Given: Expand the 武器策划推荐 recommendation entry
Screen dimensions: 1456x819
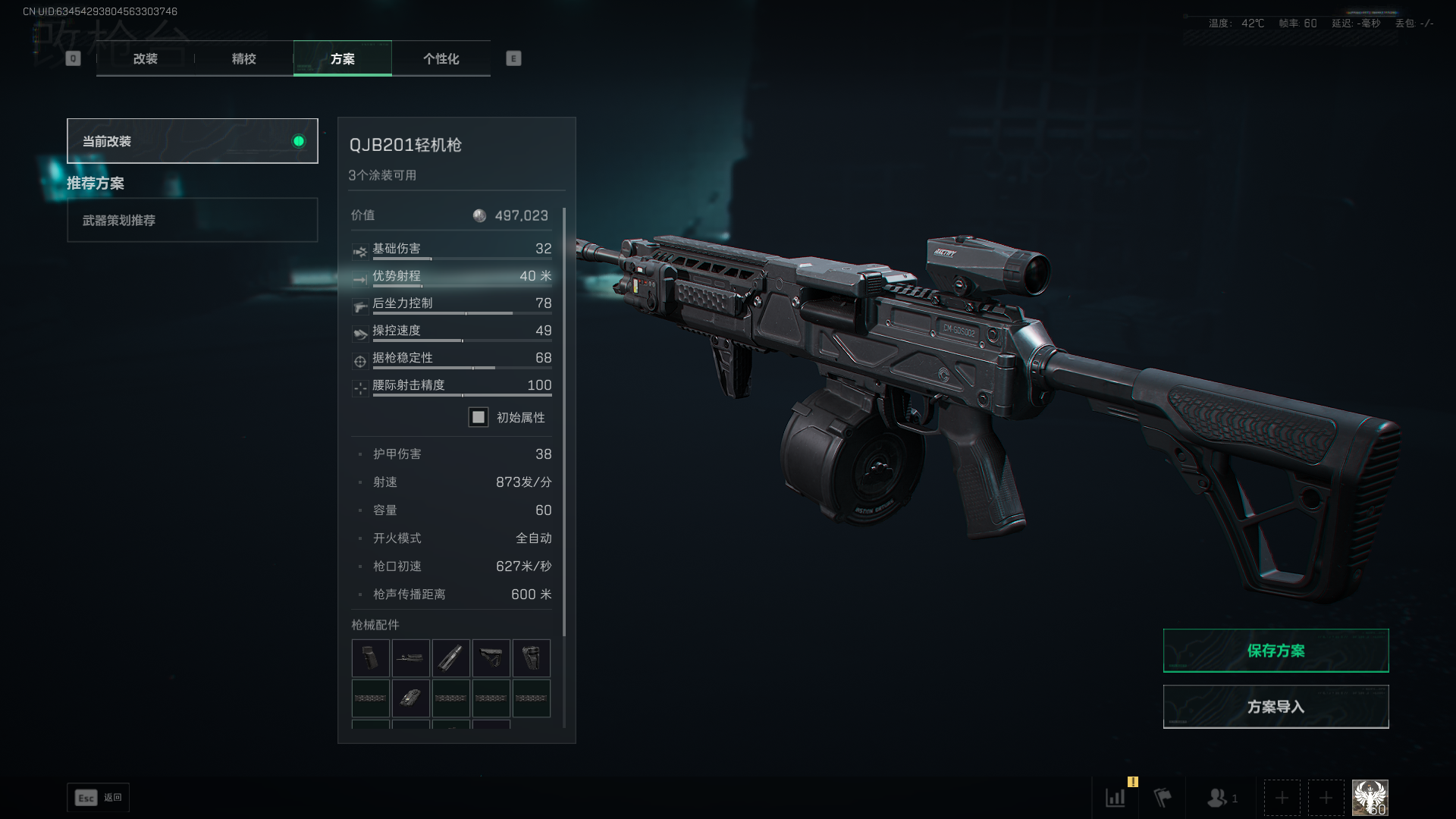Looking at the screenshot, I should [192, 220].
